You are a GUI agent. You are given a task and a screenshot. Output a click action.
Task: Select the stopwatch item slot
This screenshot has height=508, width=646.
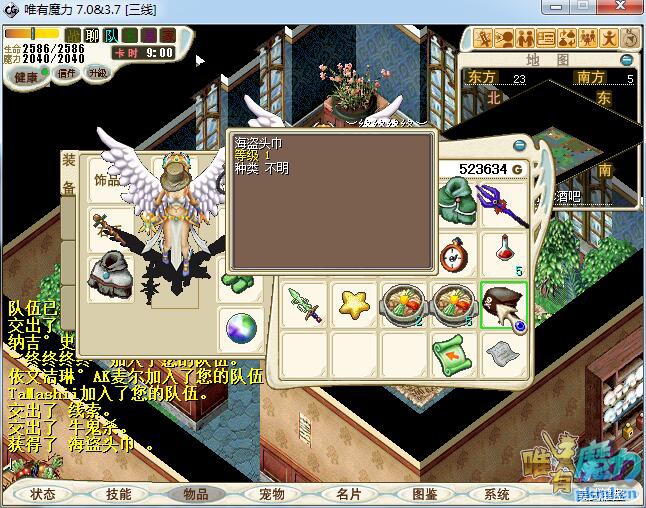pyautogui.click(x=455, y=253)
